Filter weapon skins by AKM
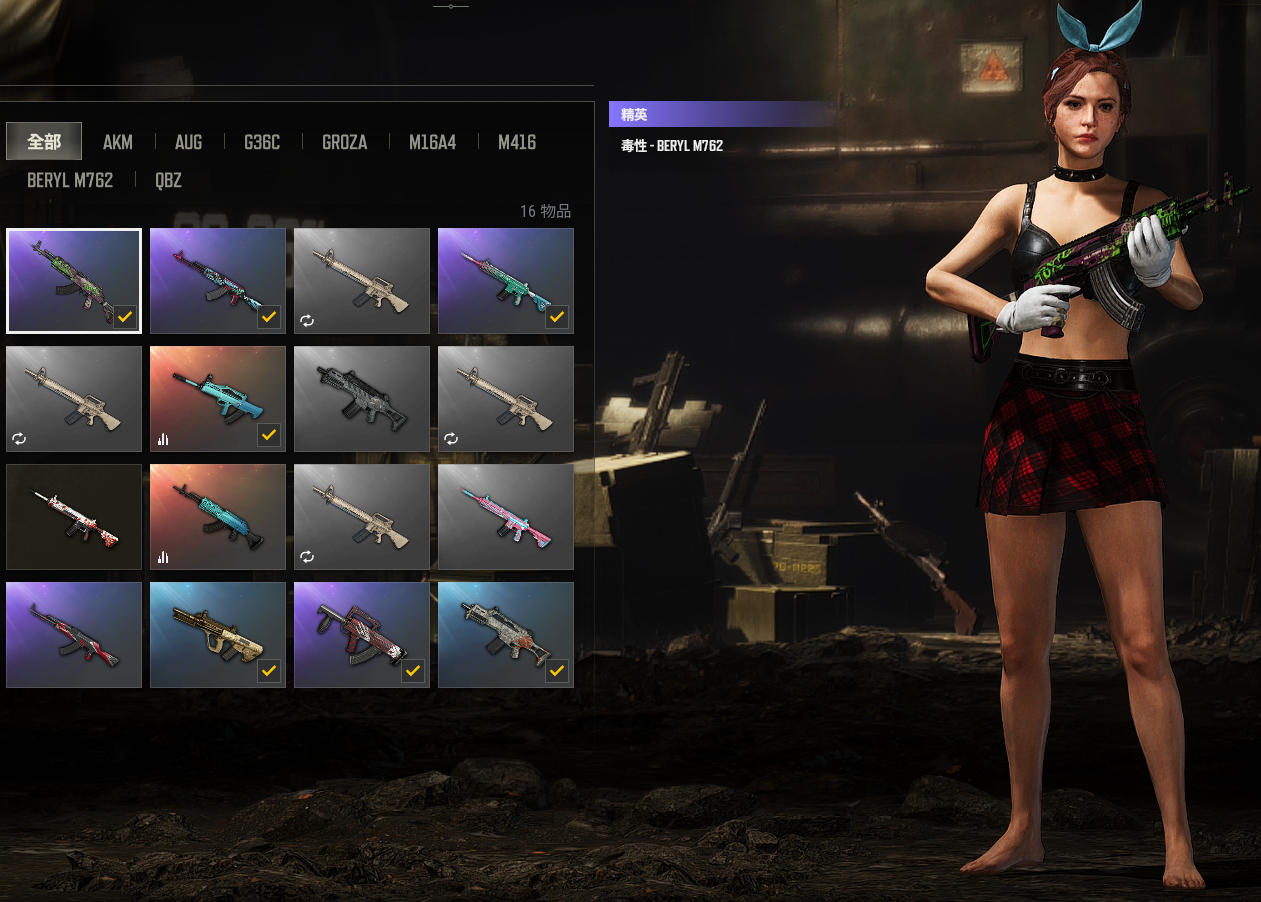The height and width of the screenshot is (902, 1261). [x=117, y=142]
